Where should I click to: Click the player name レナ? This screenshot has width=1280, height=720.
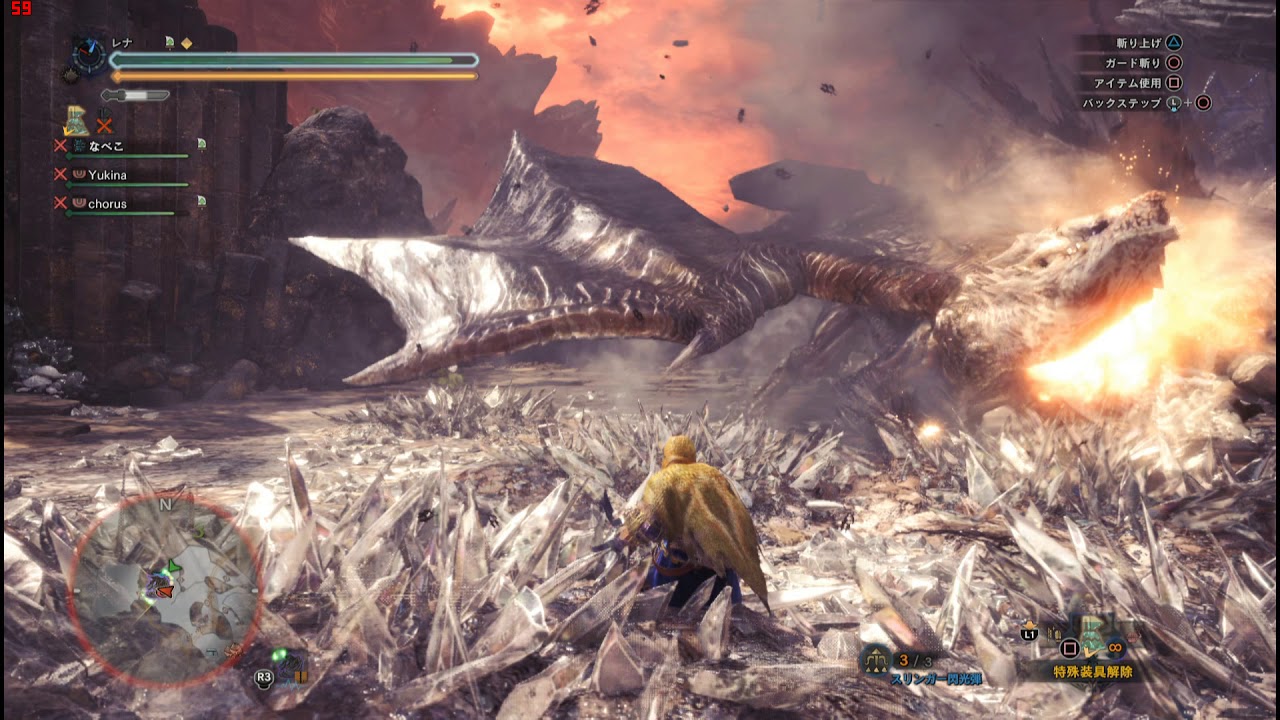coord(122,43)
